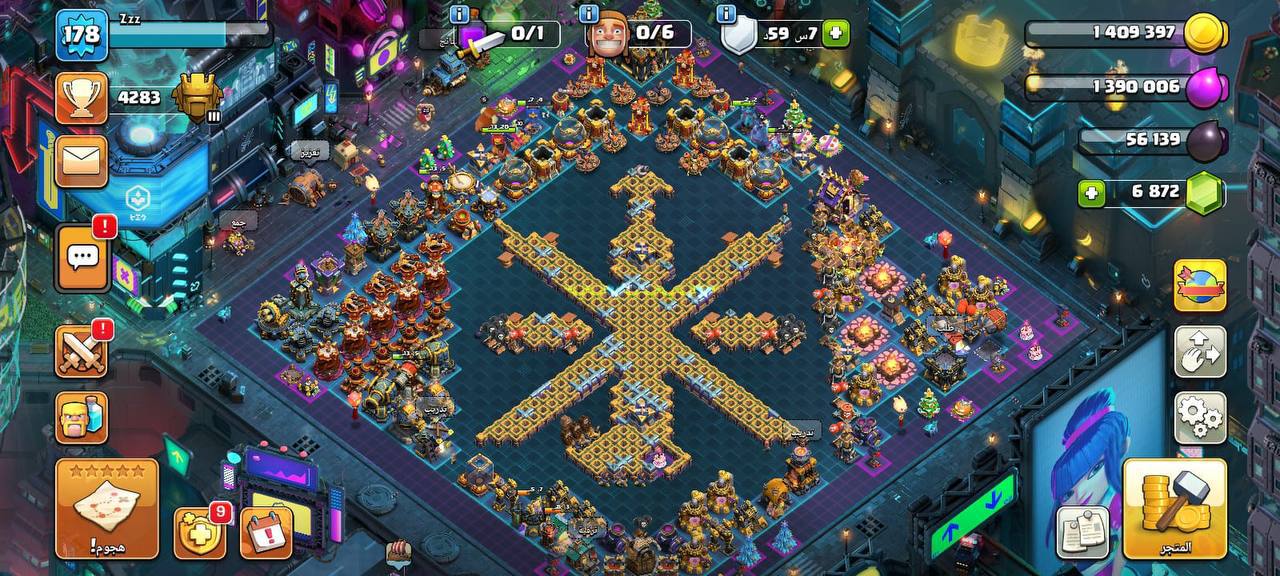This screenshot has width=1280, height=576.
Task: Start an attack using the map button
Action: (107, 508)
